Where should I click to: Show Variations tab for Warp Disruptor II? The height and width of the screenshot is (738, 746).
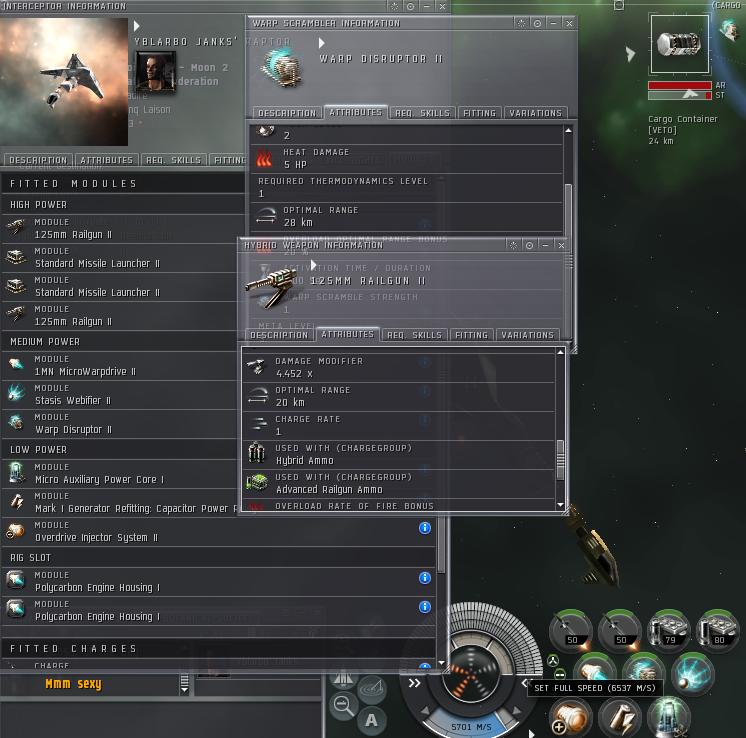[536, 113]
